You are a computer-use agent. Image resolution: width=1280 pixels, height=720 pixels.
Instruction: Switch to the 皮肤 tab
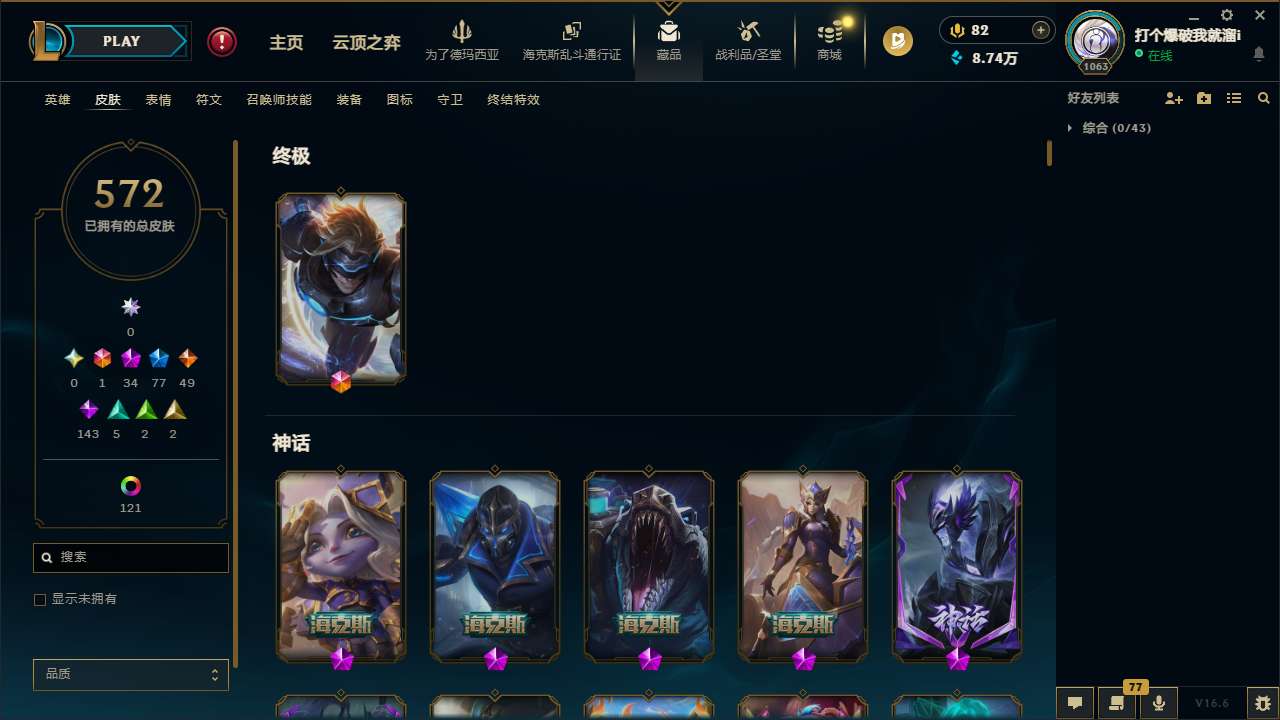(108, 100)
